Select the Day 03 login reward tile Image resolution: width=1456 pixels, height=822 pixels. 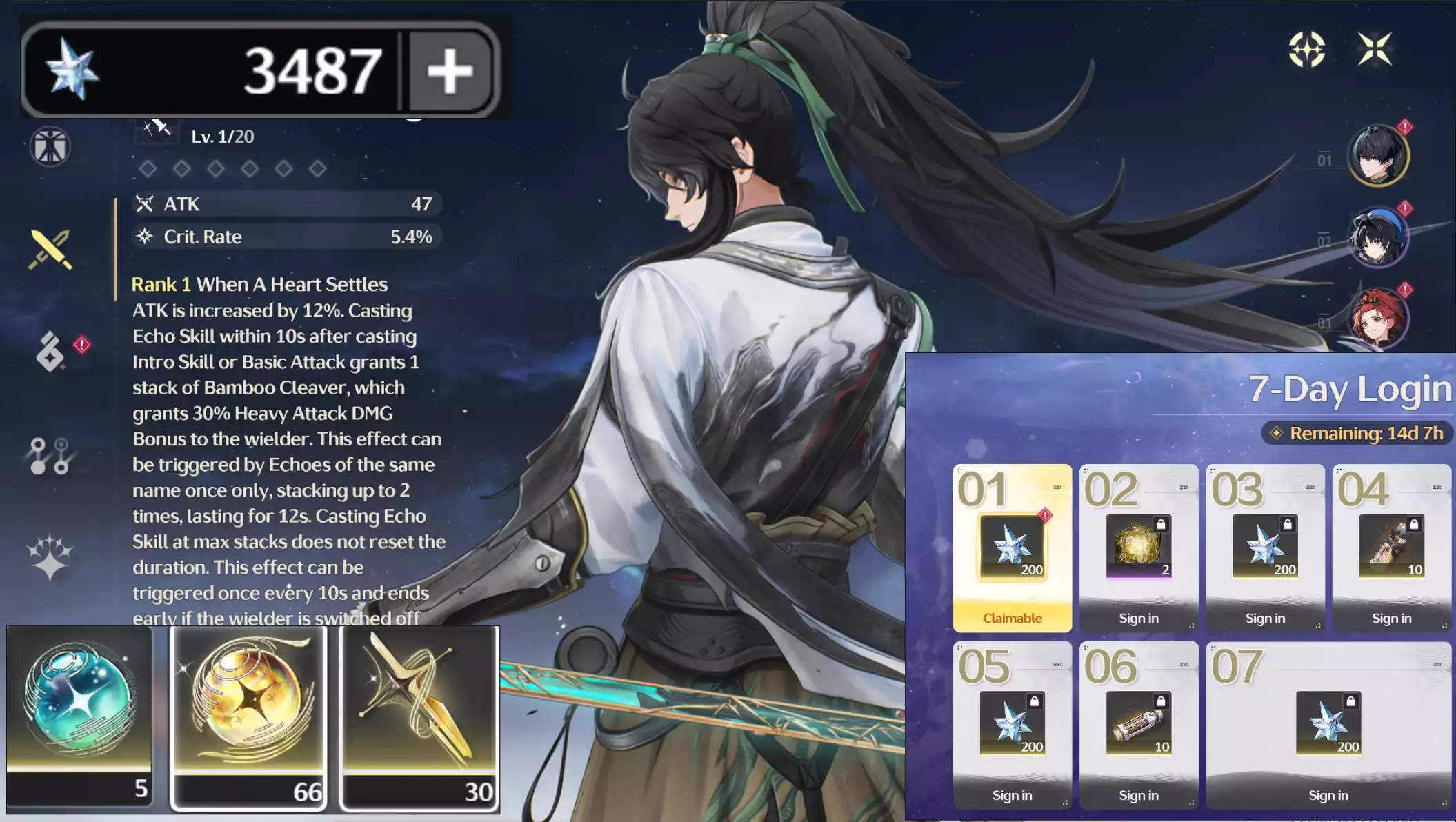pos(1265,548)
